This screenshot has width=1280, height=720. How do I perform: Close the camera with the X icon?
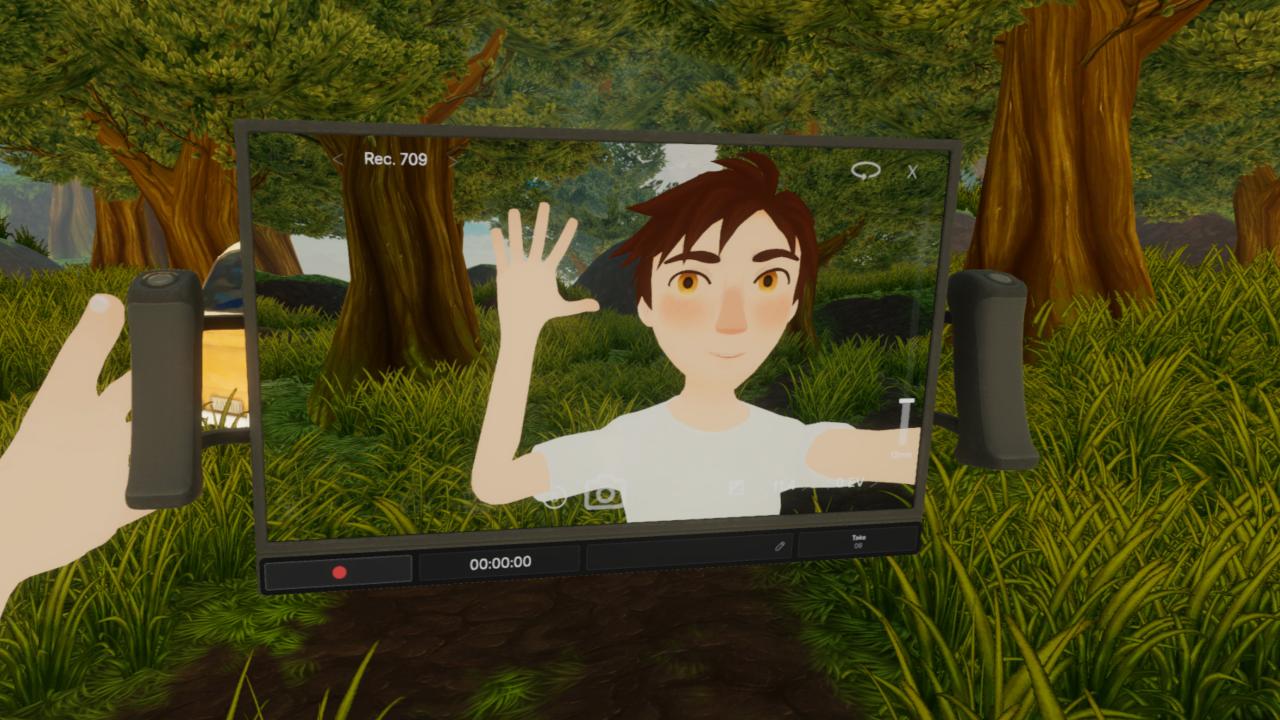point(912,172)
